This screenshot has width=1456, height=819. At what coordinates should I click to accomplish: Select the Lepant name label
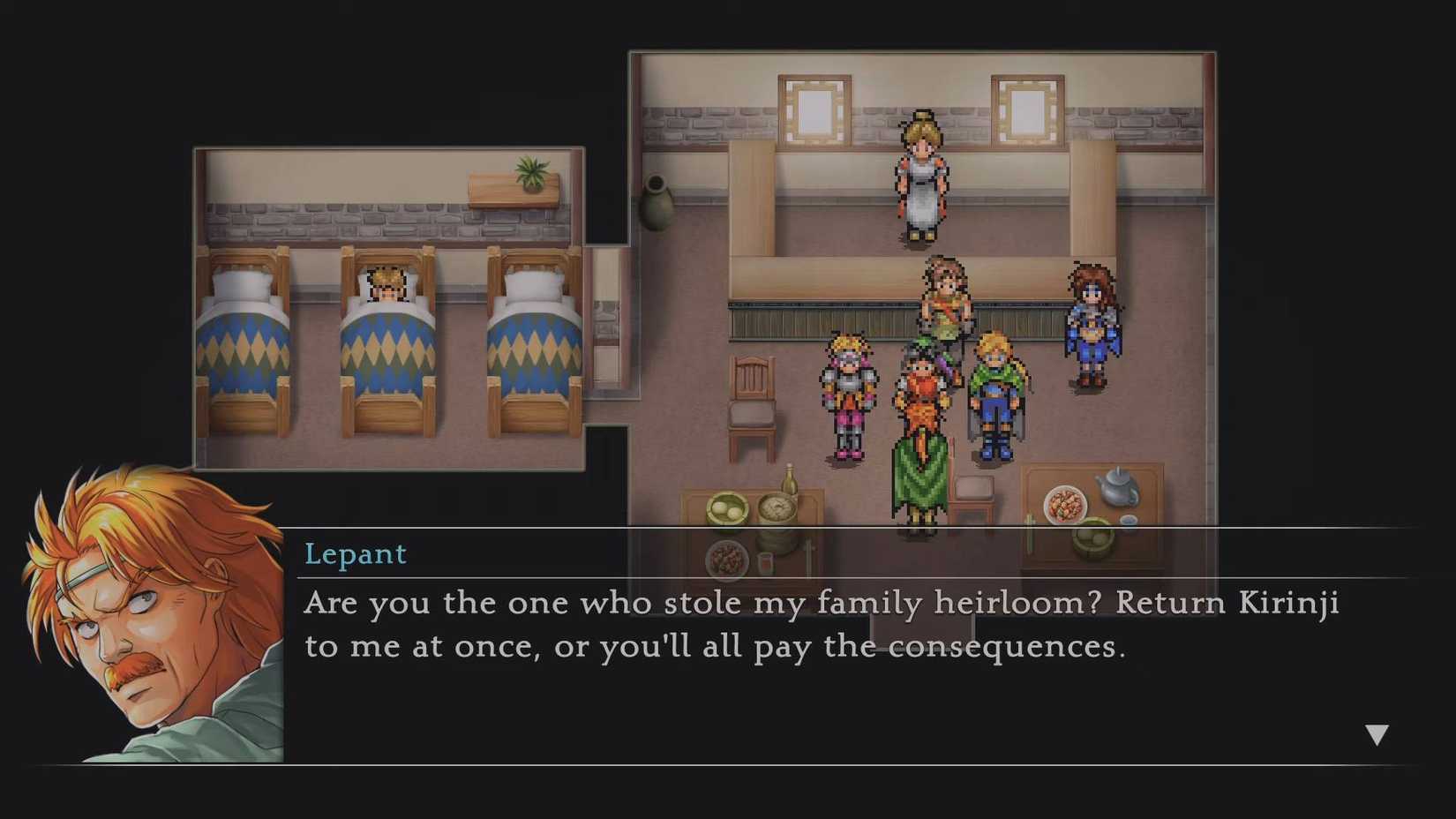[x=356, y=554]
